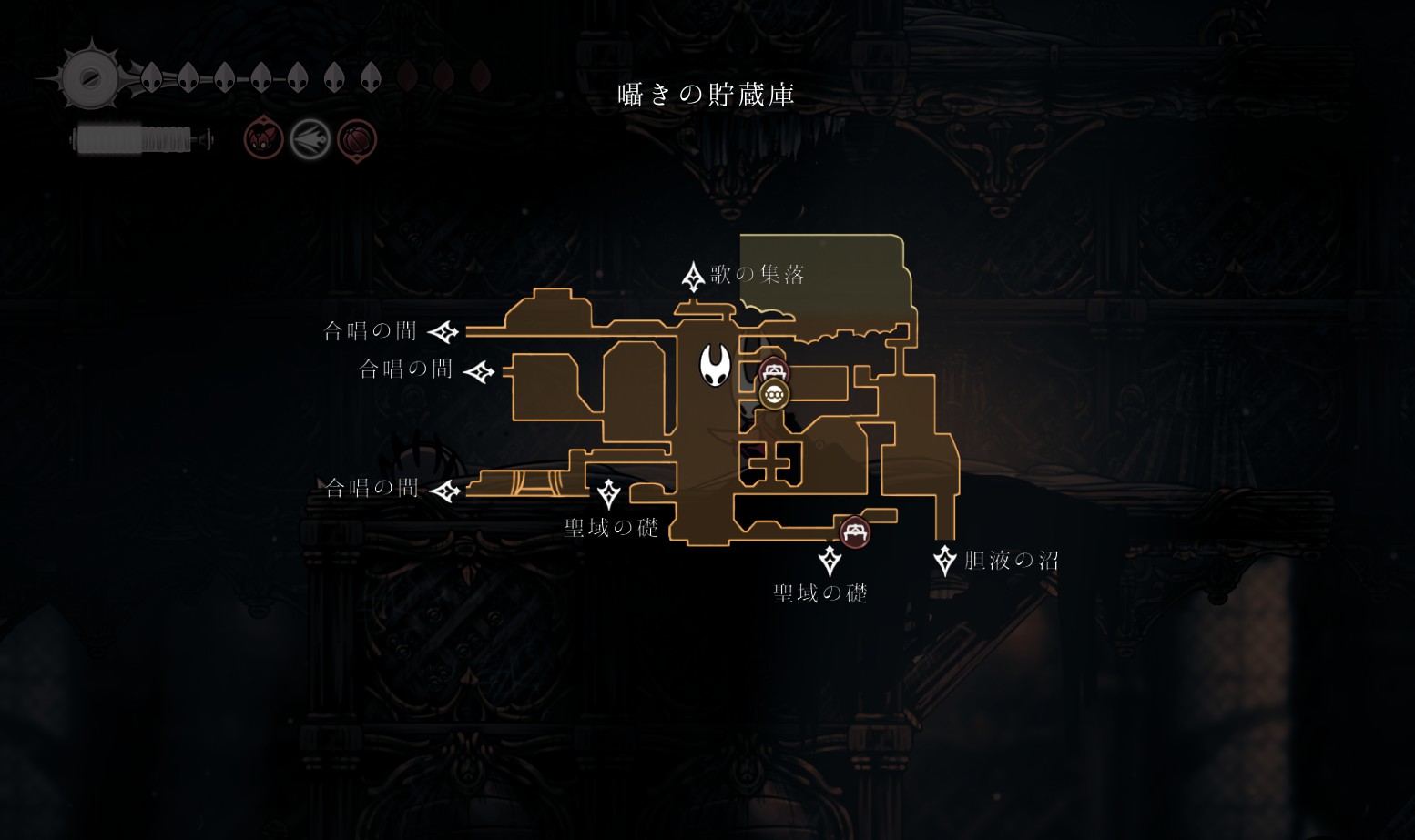Select the round red pod tool icon

click(x=357, y=140)
